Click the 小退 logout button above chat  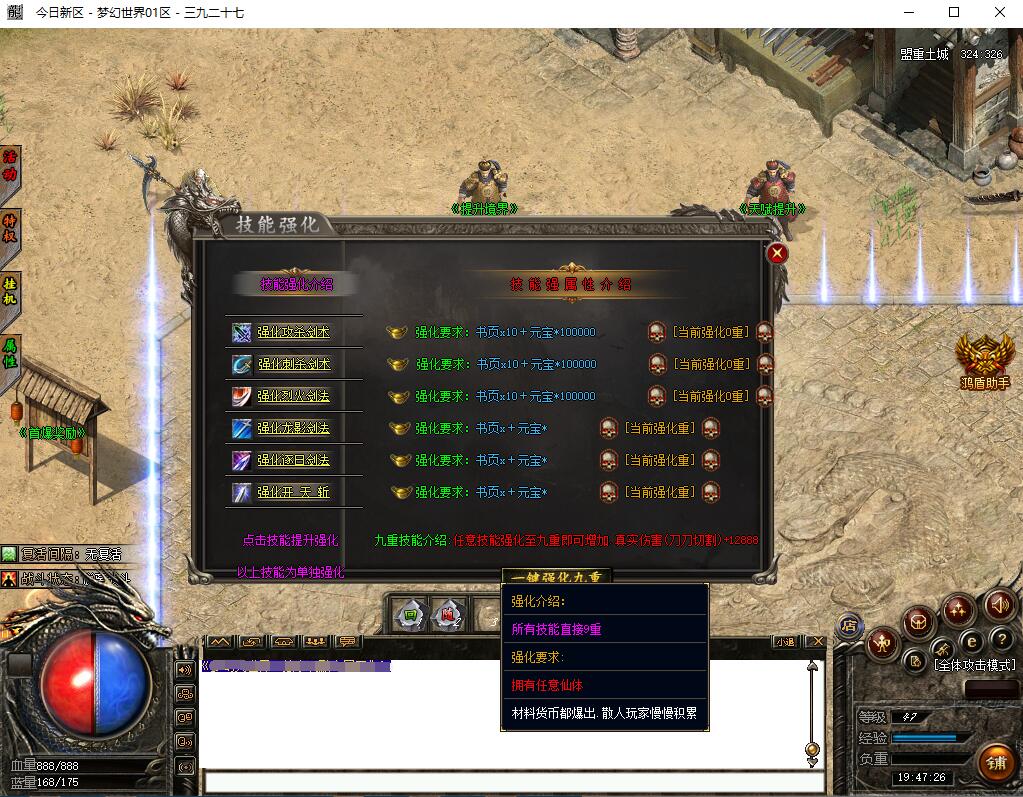785,641
